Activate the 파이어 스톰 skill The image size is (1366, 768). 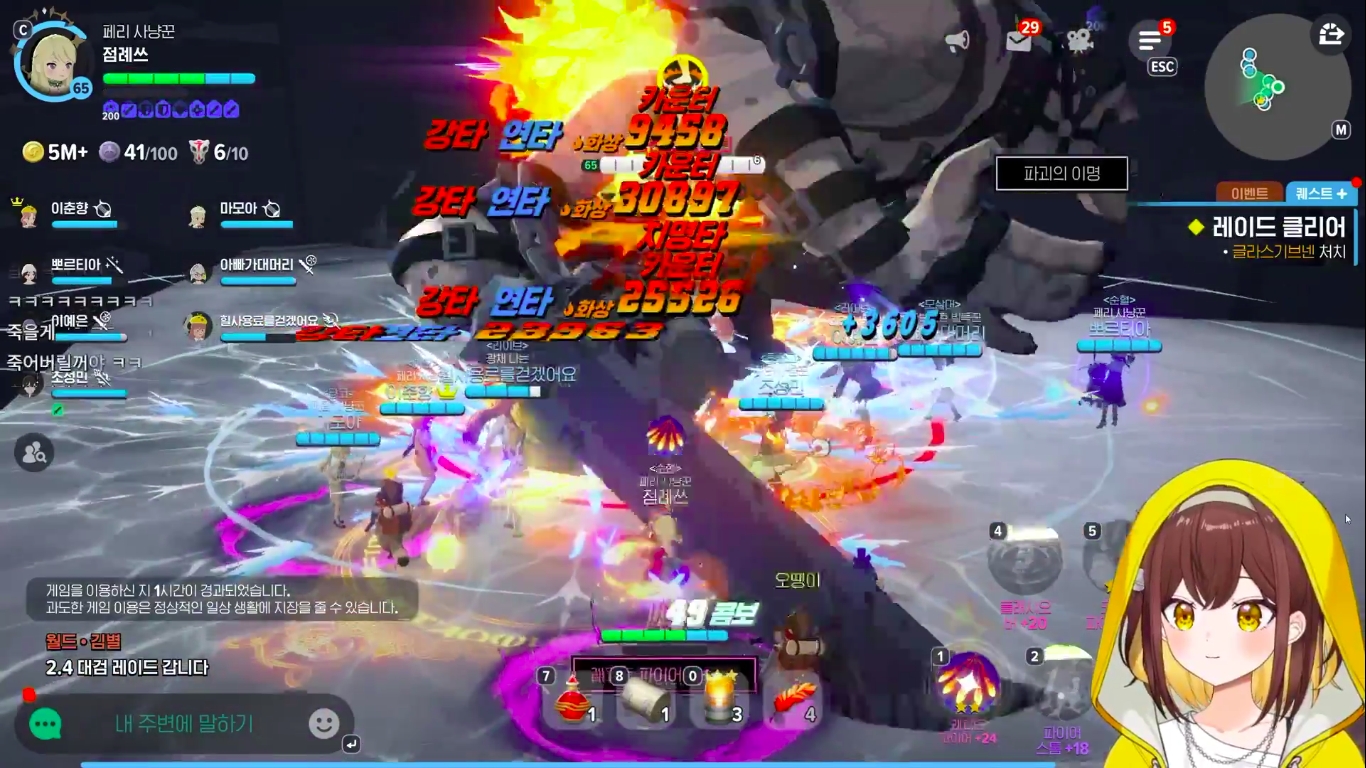point(1062,690)
